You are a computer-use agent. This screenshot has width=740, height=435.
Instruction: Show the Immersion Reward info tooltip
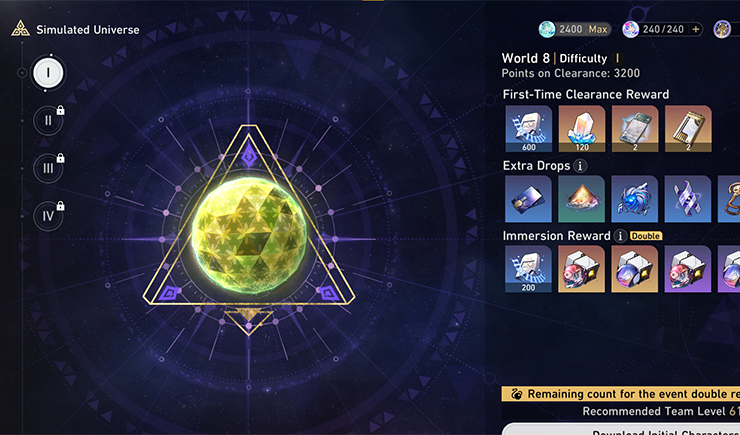[x=620, y=236]
